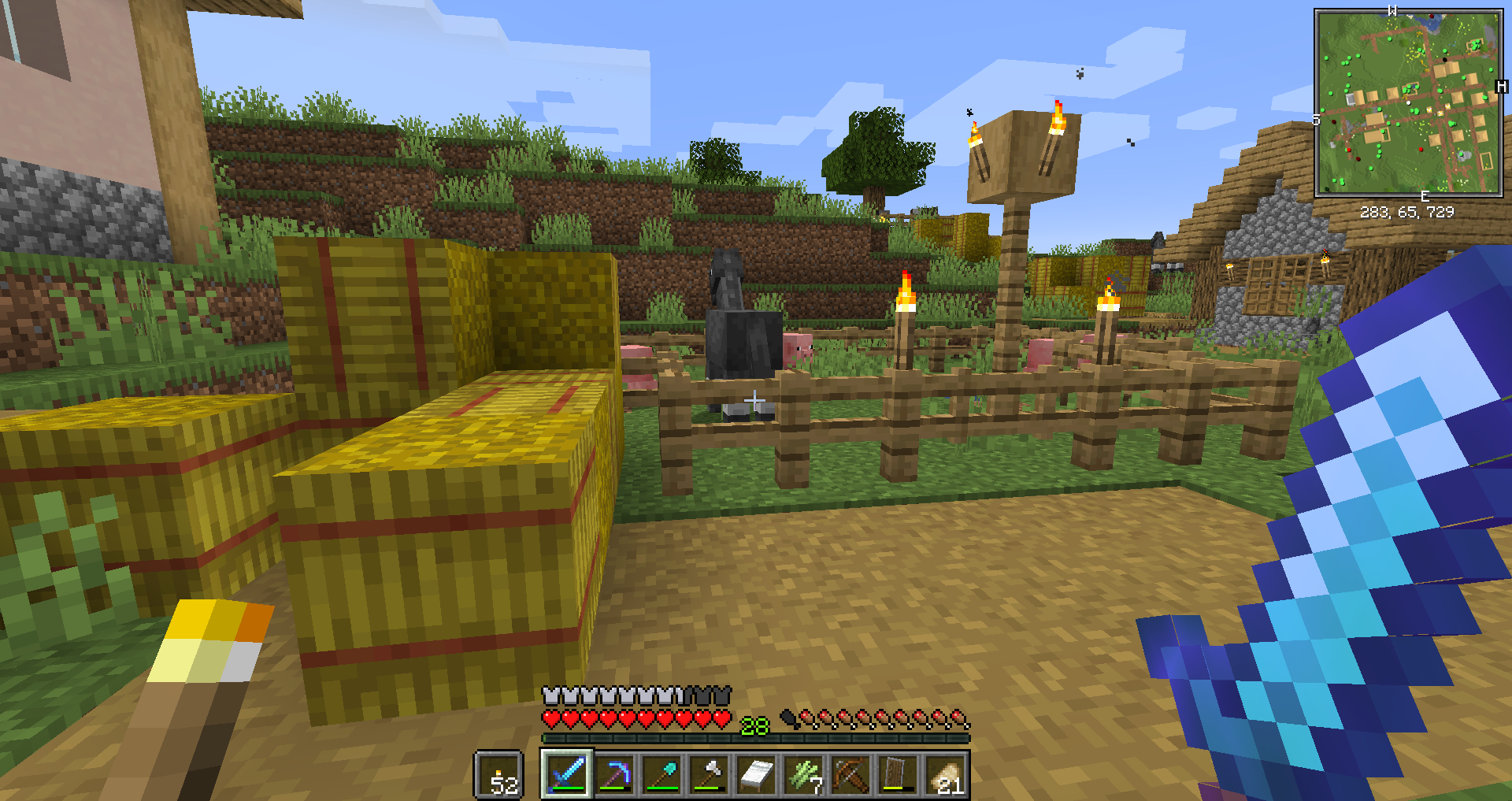Select the shield hotbar slot
The width and height of the screenshot is (1512, 801).
(898, 774)
